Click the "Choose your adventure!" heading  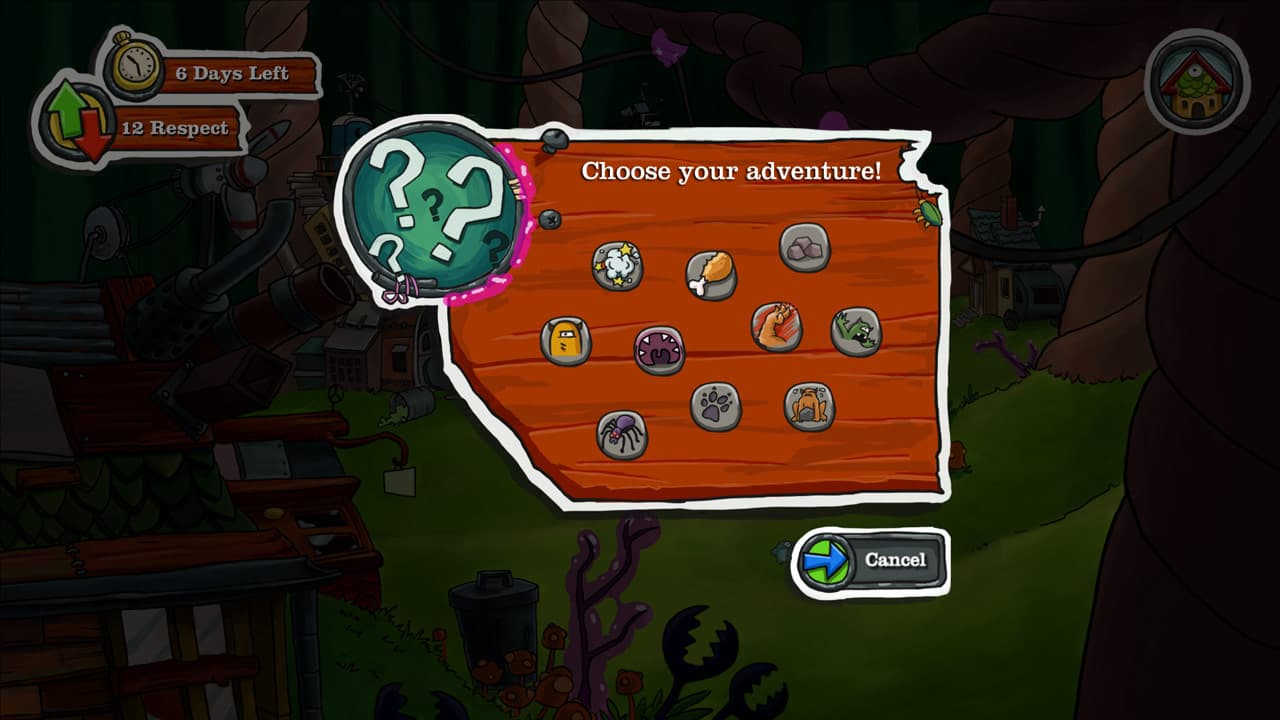[x=734, y=170]
